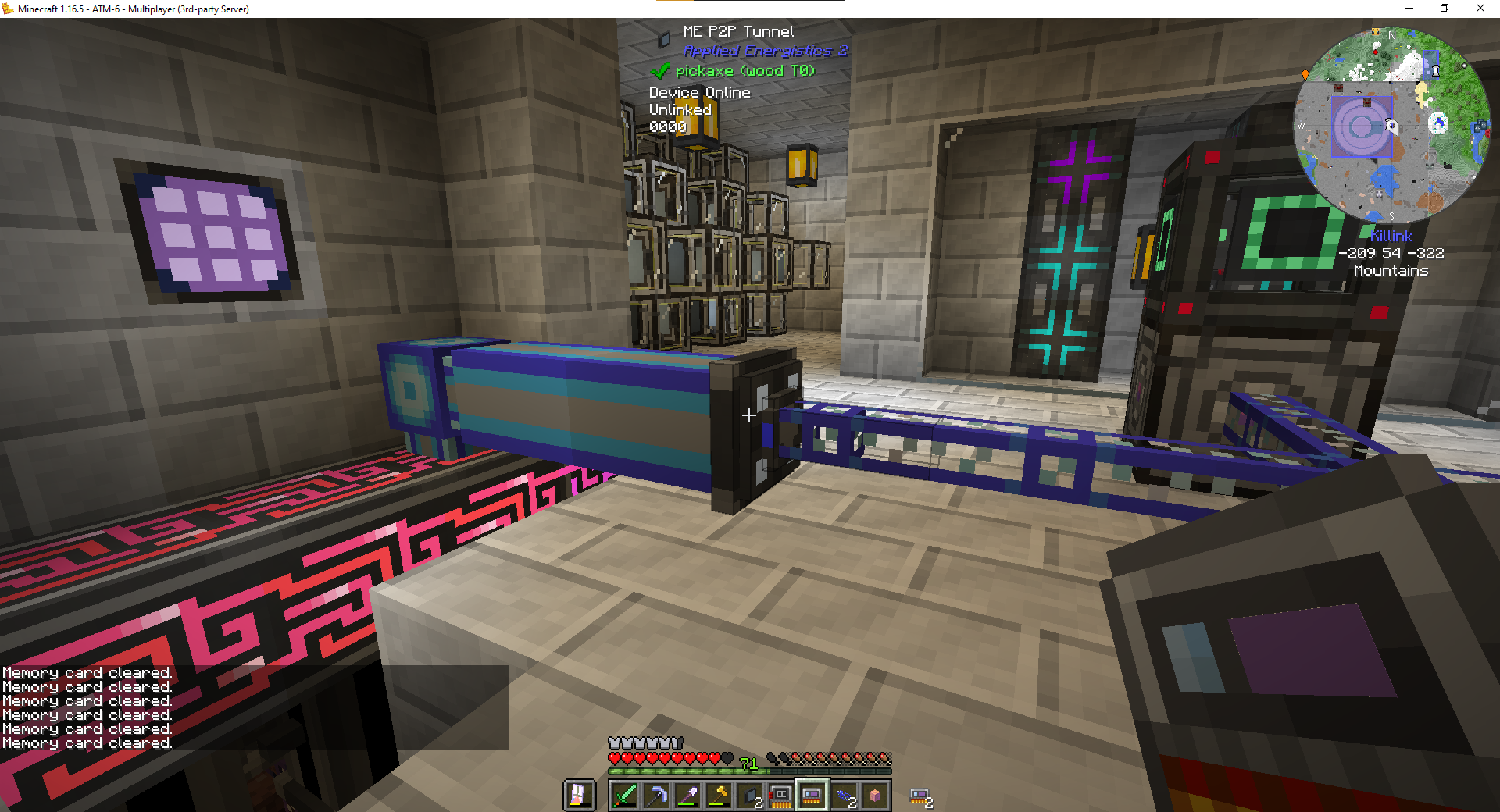Viewport: 1500px width, 812px height.
Task: Click the Device Online status text
Action: pos(699,92)
